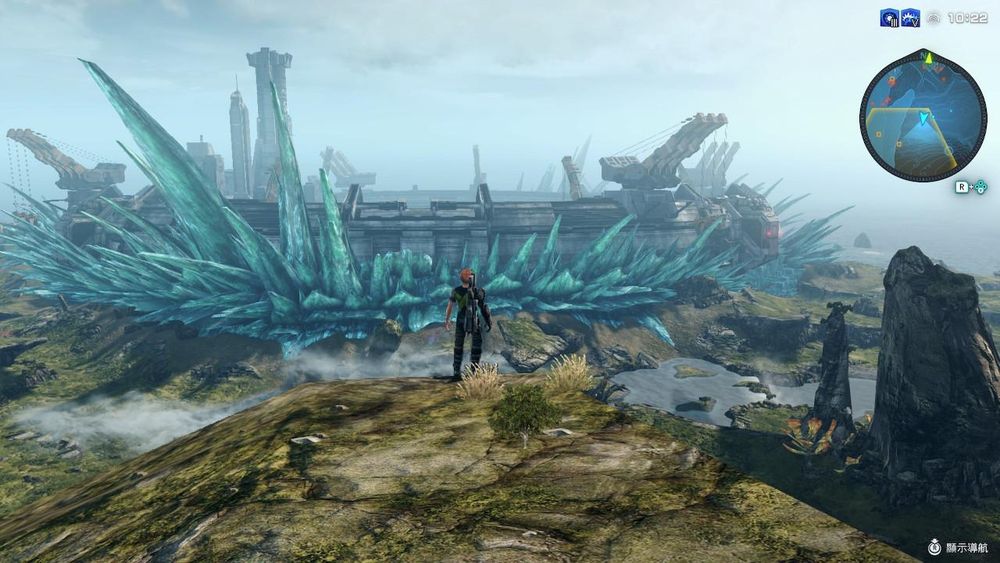Click the grey online signal icon
Image resolution: width=1000 pixels, height=563 pixels.
click(x=934, y=18)
